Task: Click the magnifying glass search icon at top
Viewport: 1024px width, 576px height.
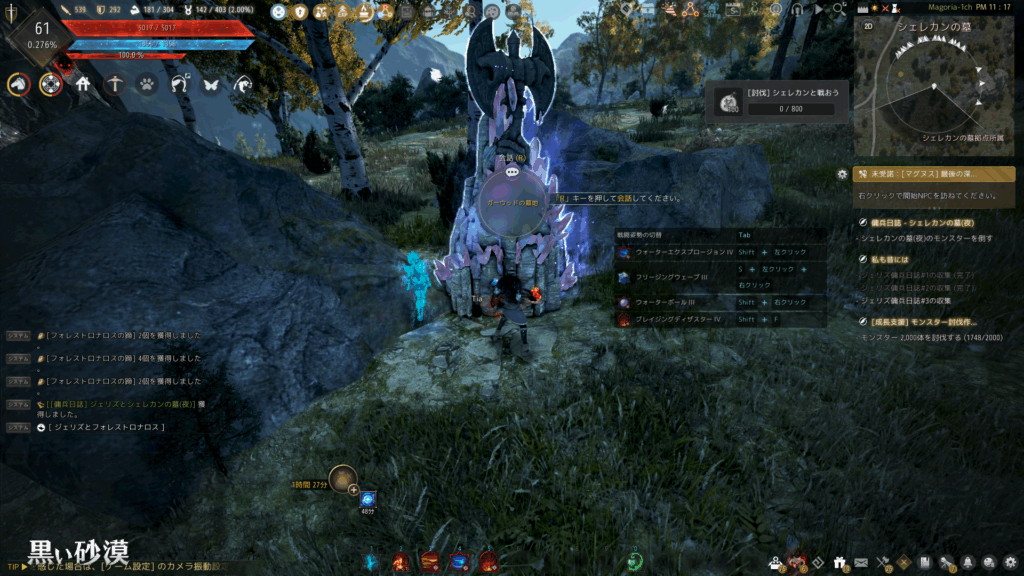Action: (838, 10)
